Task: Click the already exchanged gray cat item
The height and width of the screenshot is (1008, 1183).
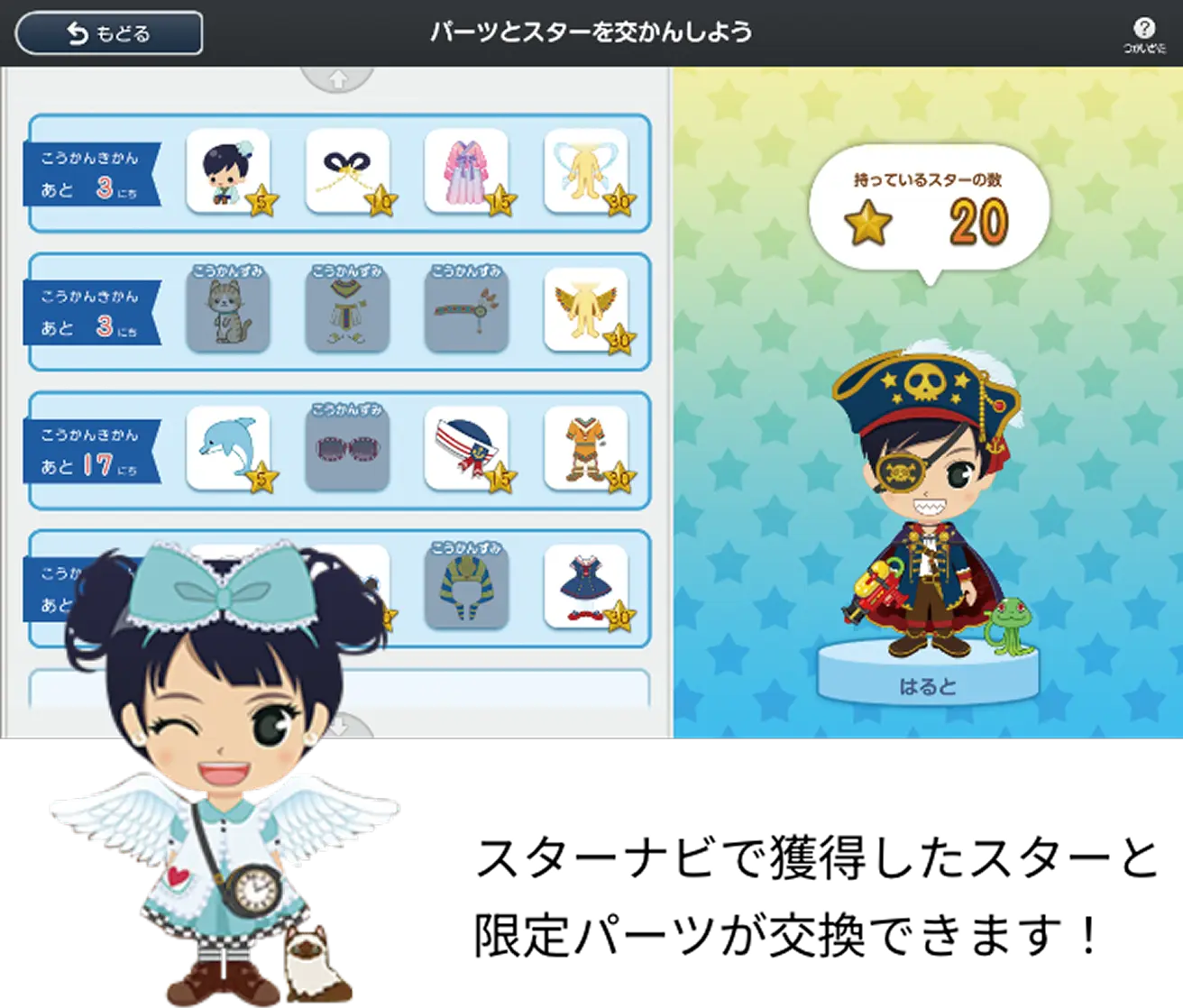Action: [x=228, y=309]
